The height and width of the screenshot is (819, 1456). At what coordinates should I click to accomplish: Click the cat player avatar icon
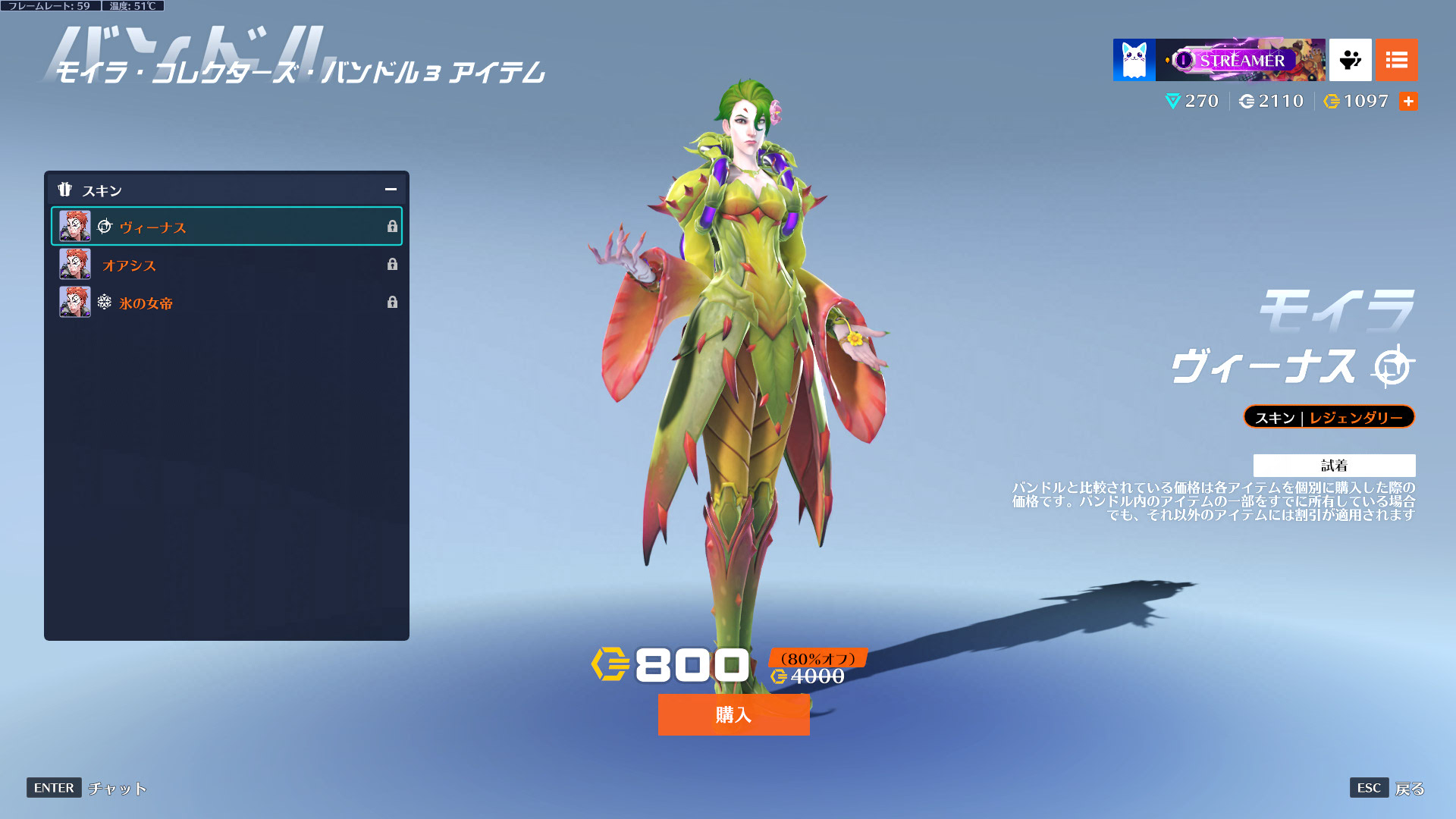pyautogui.click(x=1134, y=60)
